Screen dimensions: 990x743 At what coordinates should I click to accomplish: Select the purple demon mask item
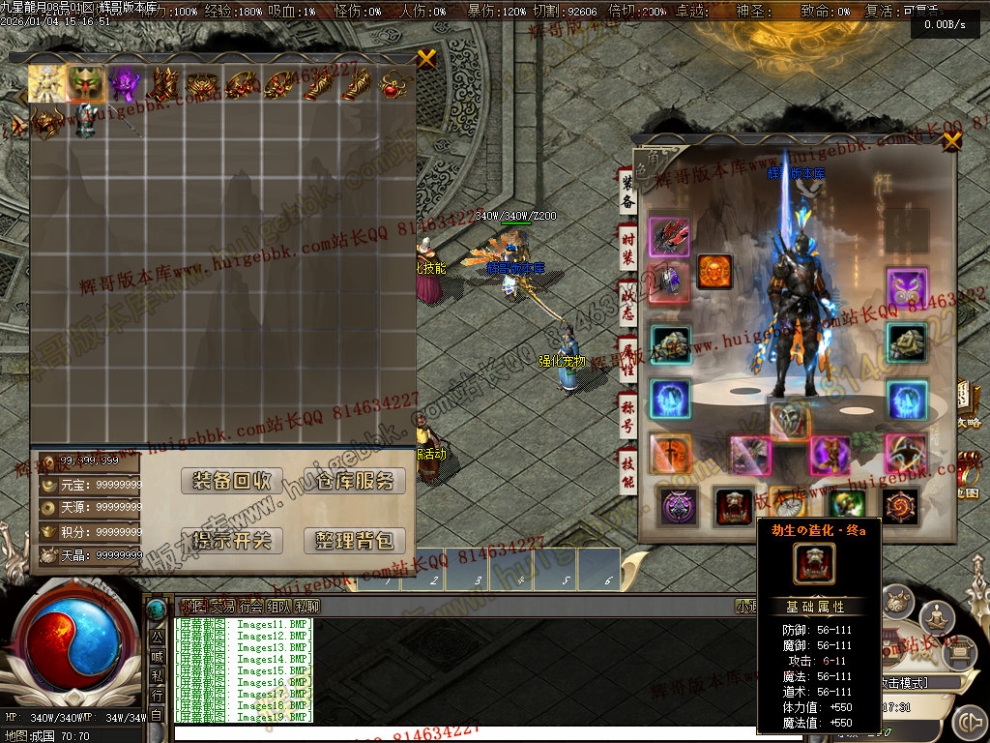click(126, 84)
